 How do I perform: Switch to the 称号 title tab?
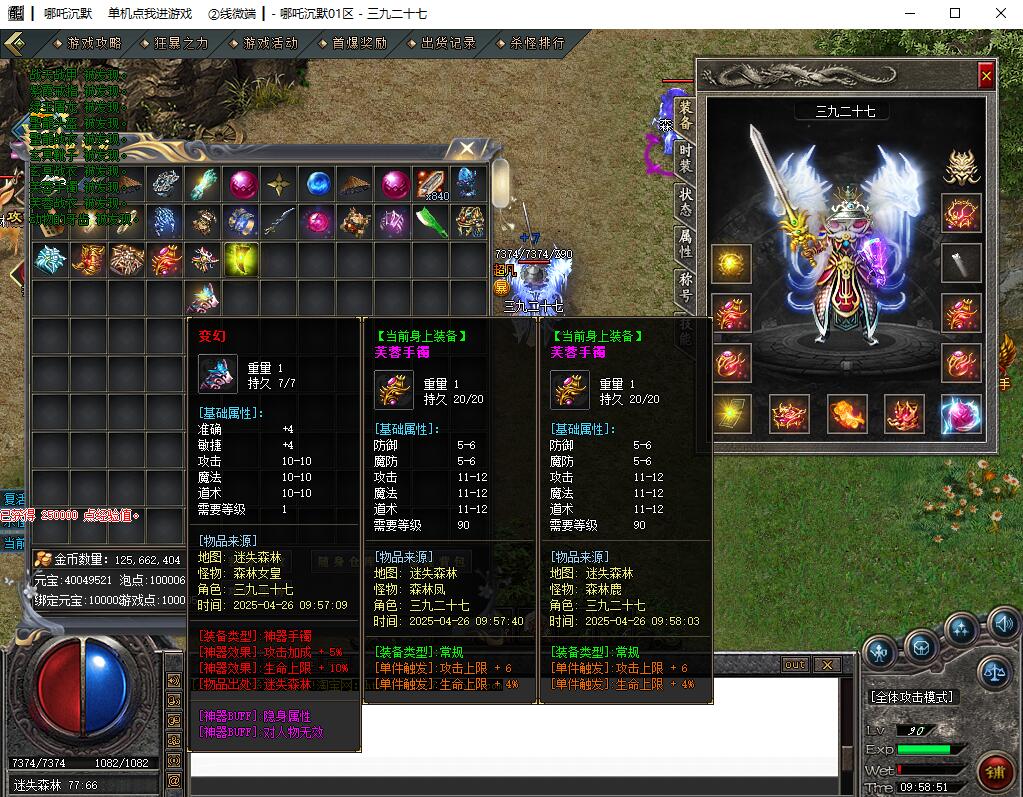[685, 286]
